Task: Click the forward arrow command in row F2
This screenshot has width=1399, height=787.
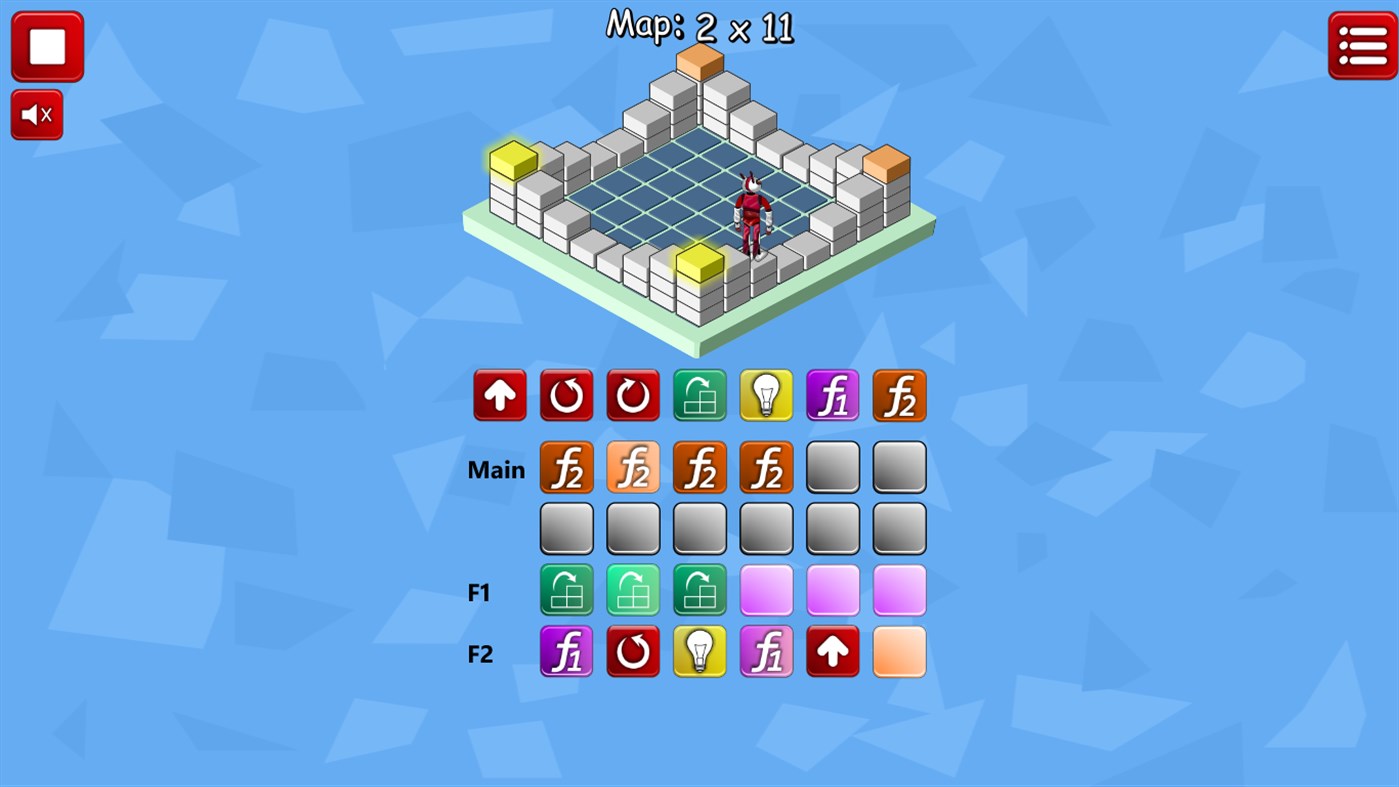Action: click(832, 651)
